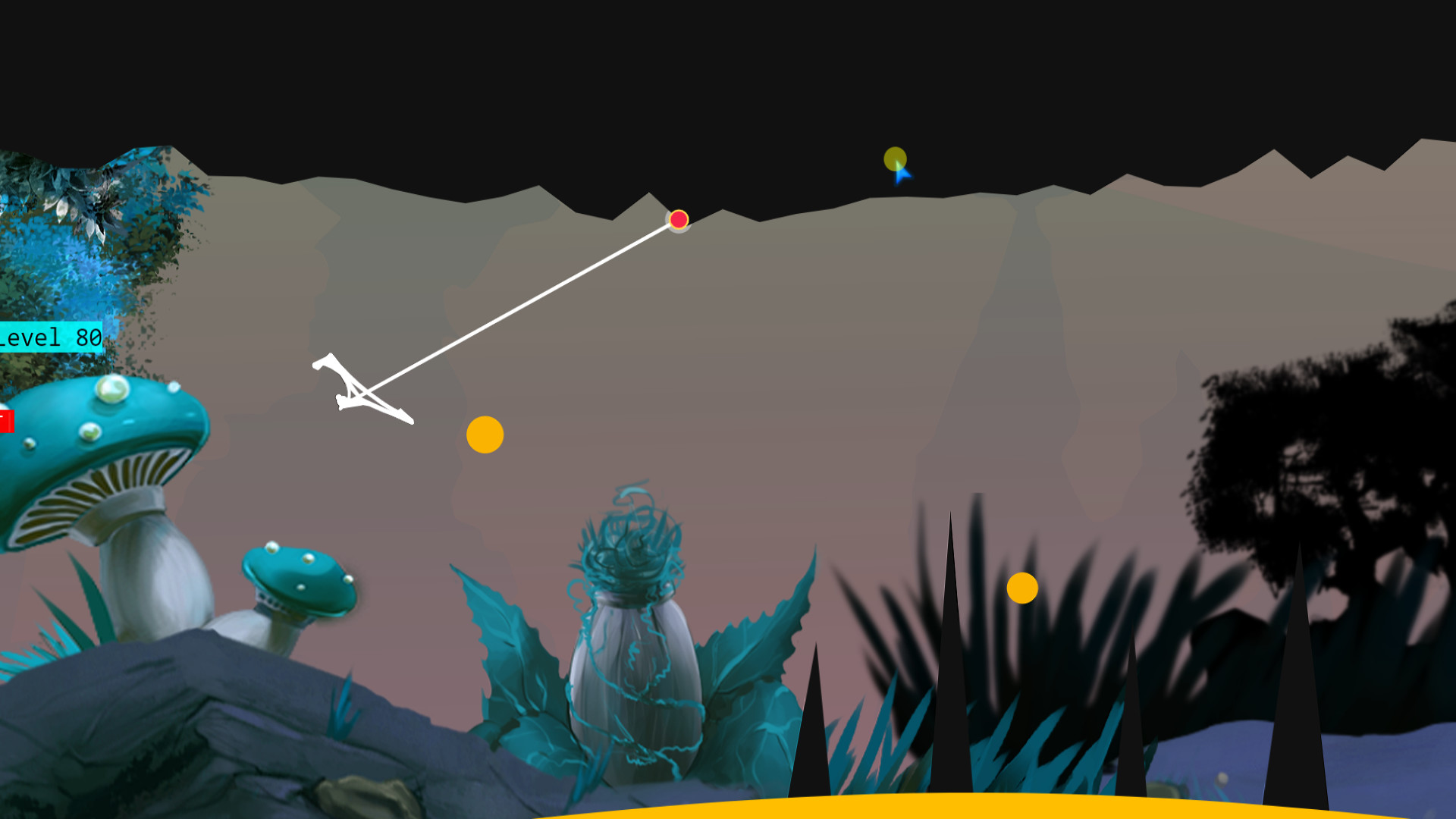
Task: Click the yellow orb above the spikes
Action: point(1022,588)
